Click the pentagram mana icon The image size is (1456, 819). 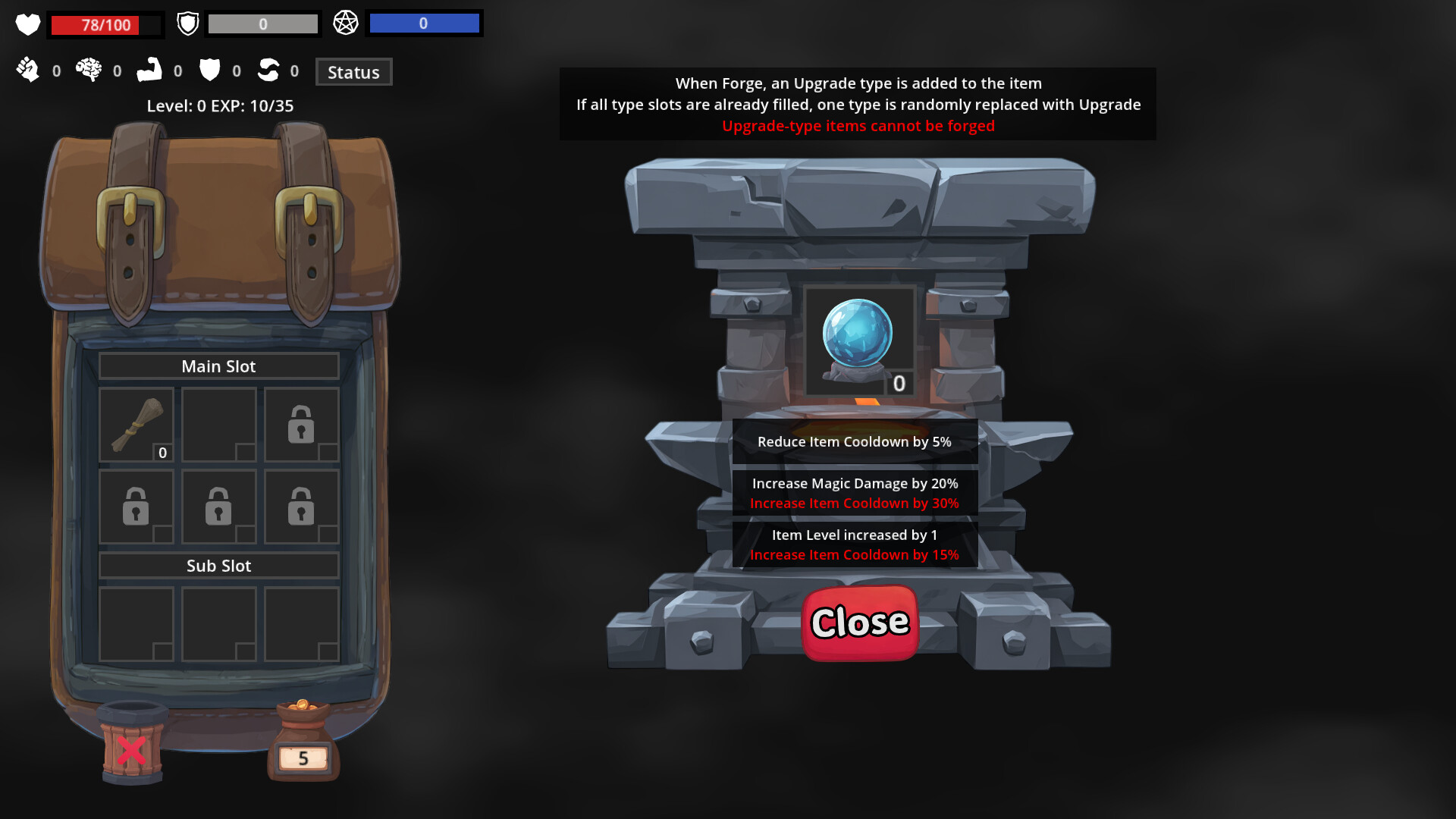(347, 23)
